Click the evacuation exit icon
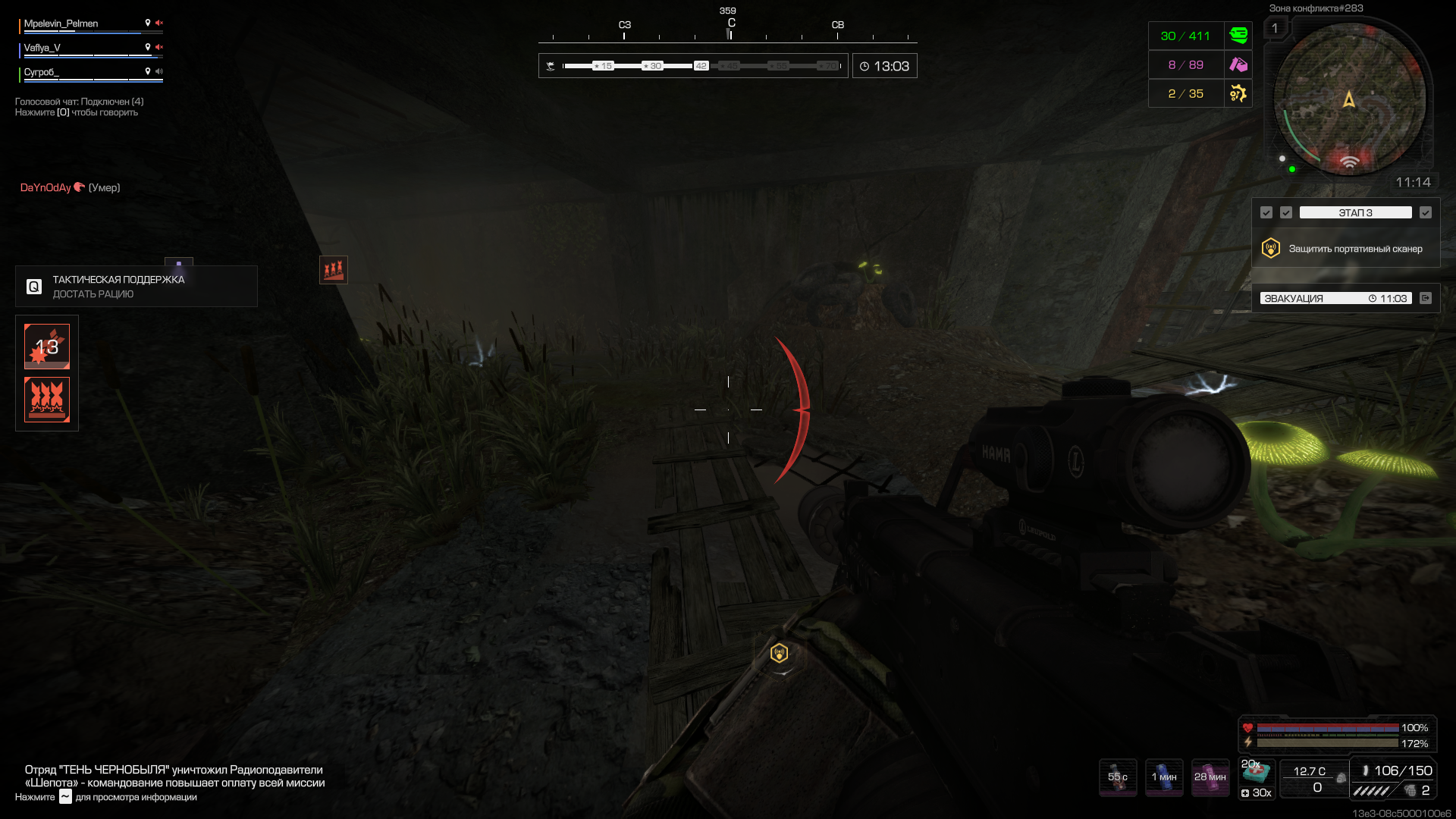Viewport: 1456px width, 819px height. tap(1426, 299)
